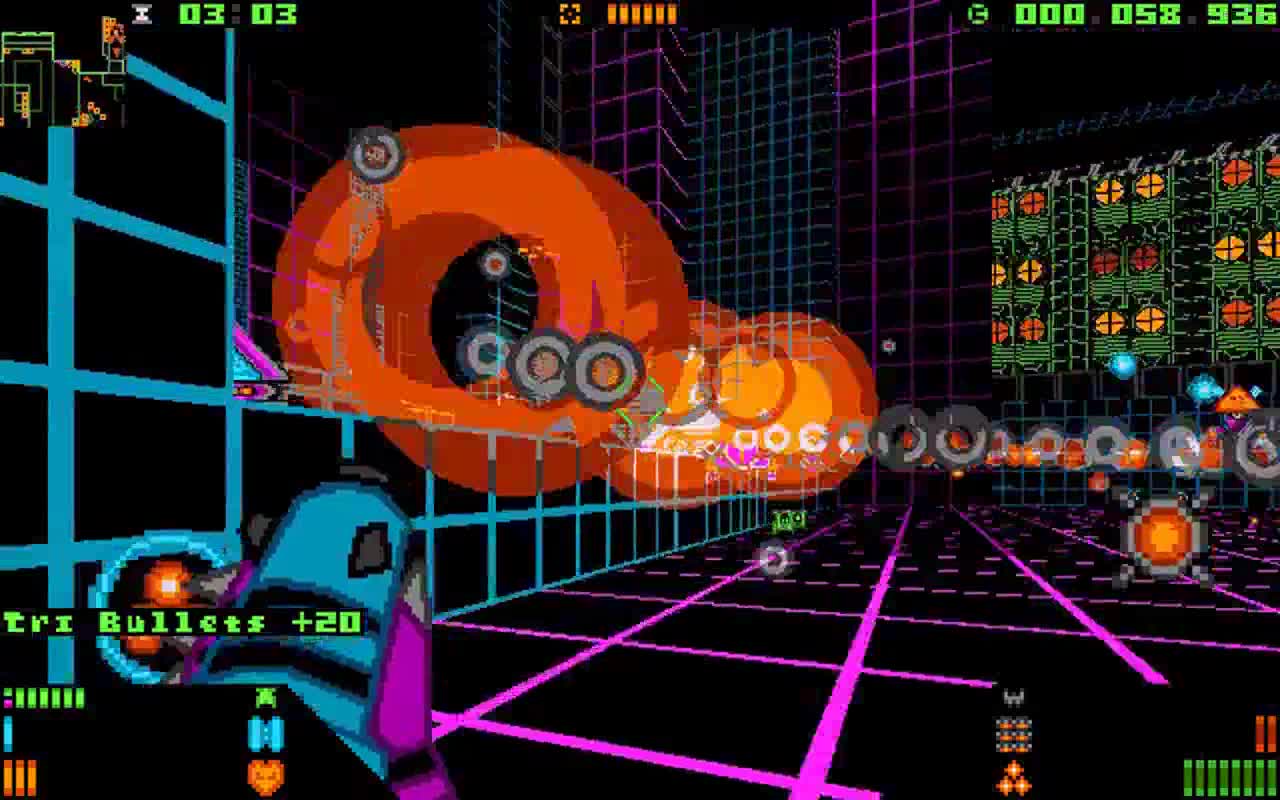The image size is (1280, 800).
Task: Expand the minimap in the top left corner
Action: point(55,70)
